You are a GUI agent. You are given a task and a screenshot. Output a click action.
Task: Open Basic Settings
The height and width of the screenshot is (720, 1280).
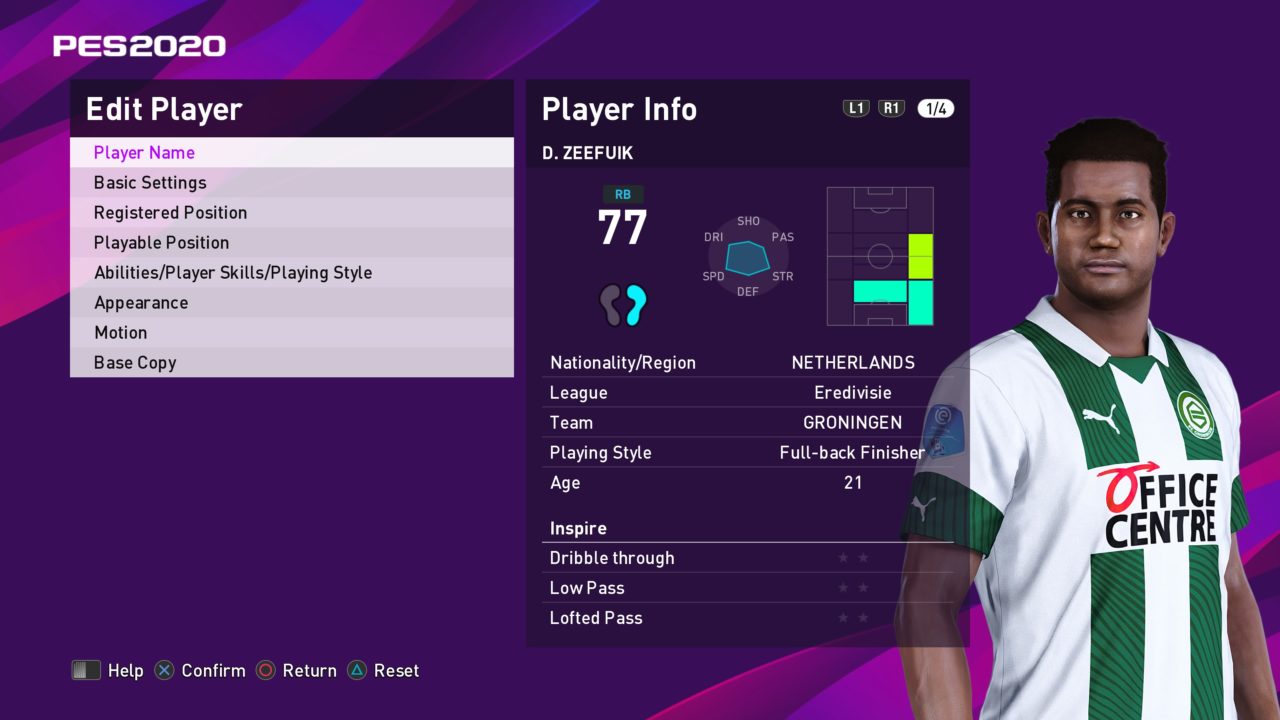(150, 183)
